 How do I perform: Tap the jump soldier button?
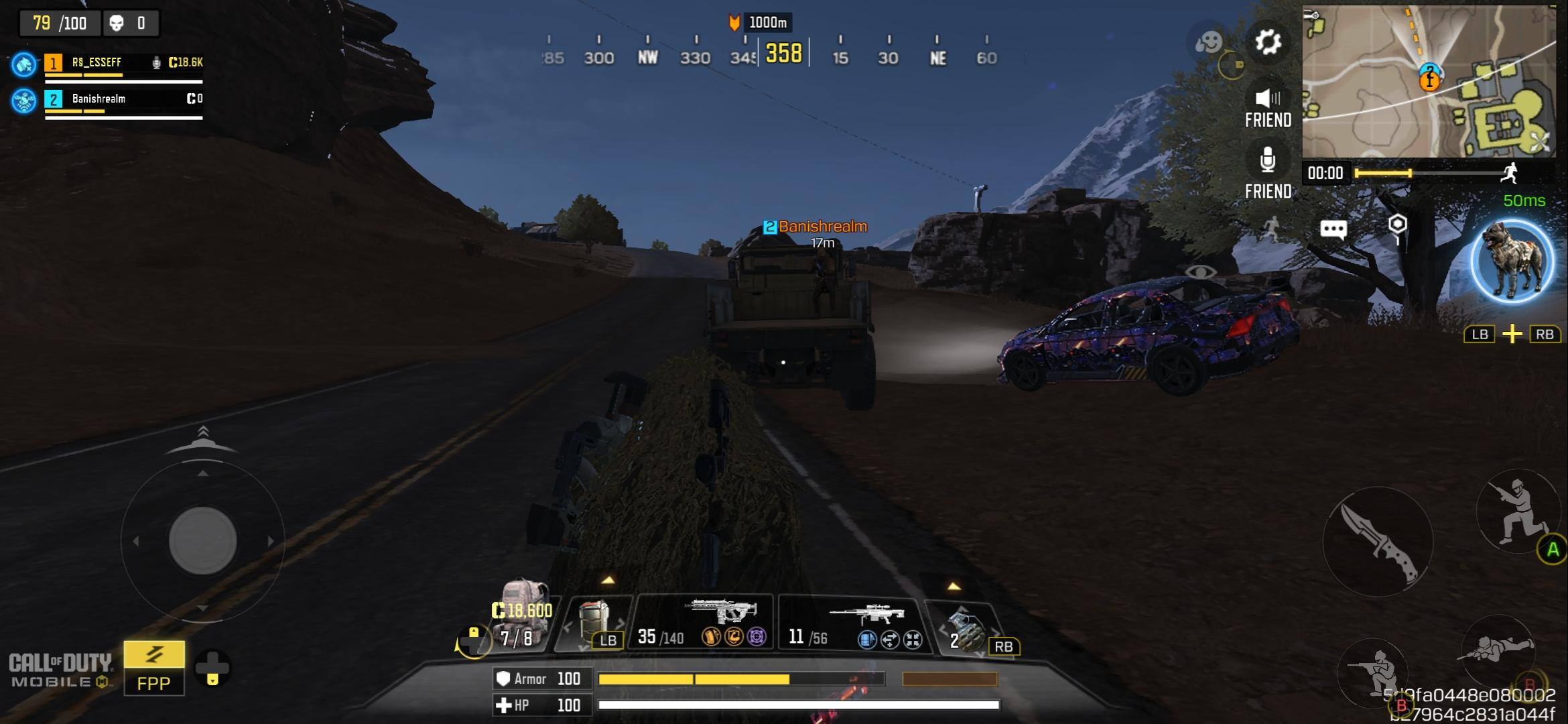pyautogui.click(x=1517, y=511)
